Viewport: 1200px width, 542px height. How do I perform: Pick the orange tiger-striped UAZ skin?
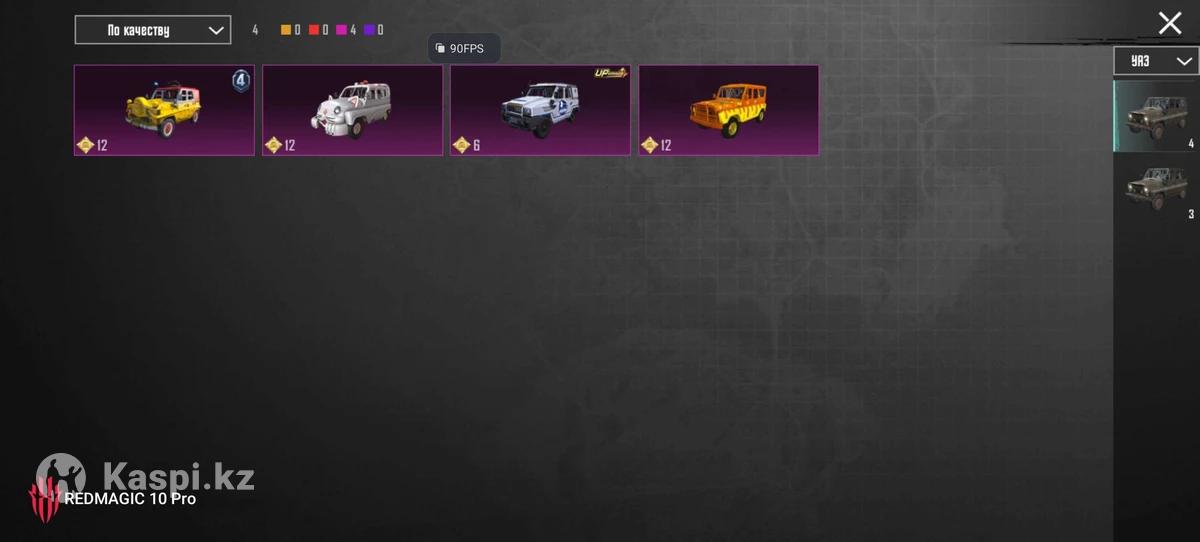728,110
